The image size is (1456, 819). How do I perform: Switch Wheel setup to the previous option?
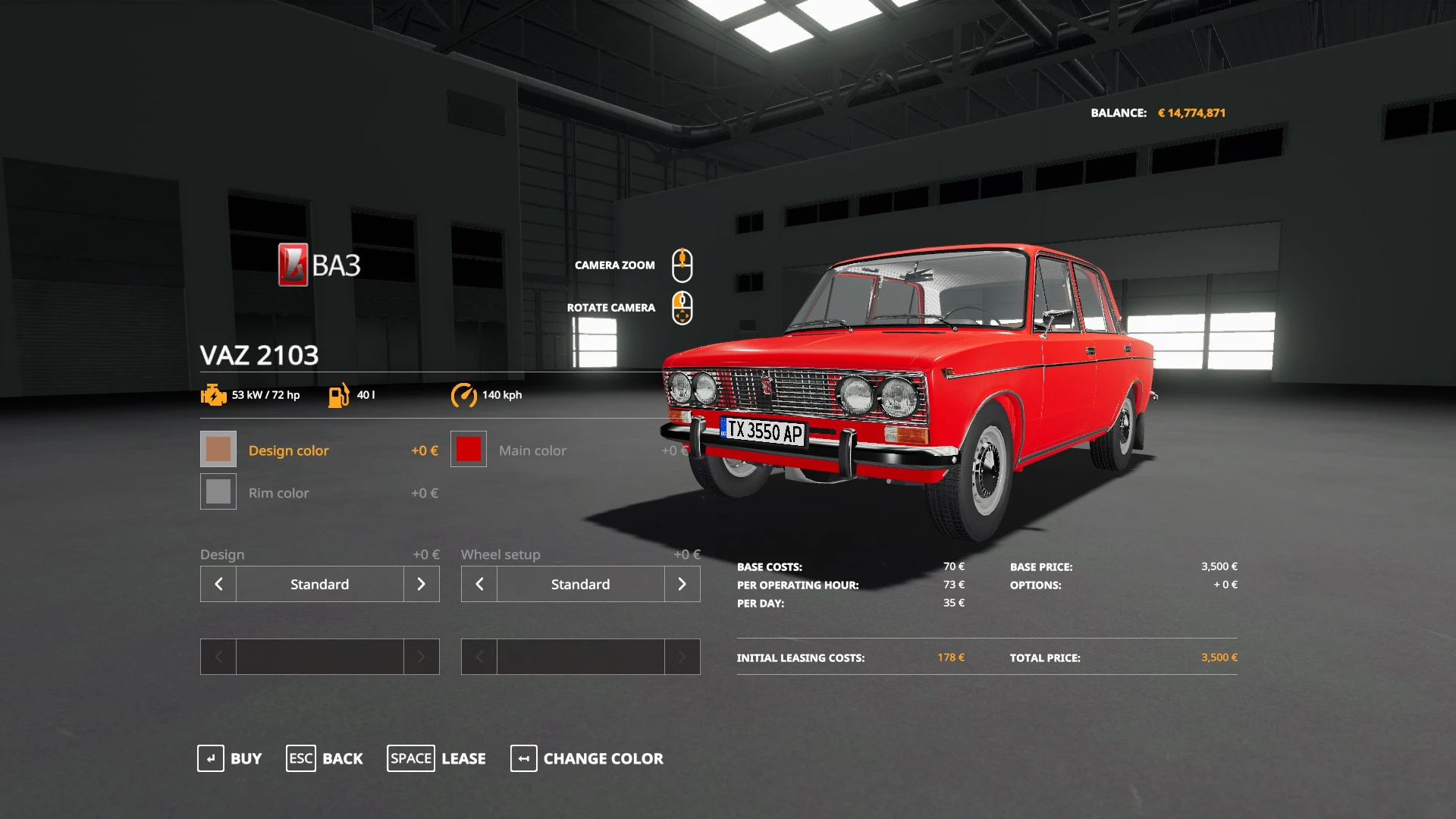(479, 584)
